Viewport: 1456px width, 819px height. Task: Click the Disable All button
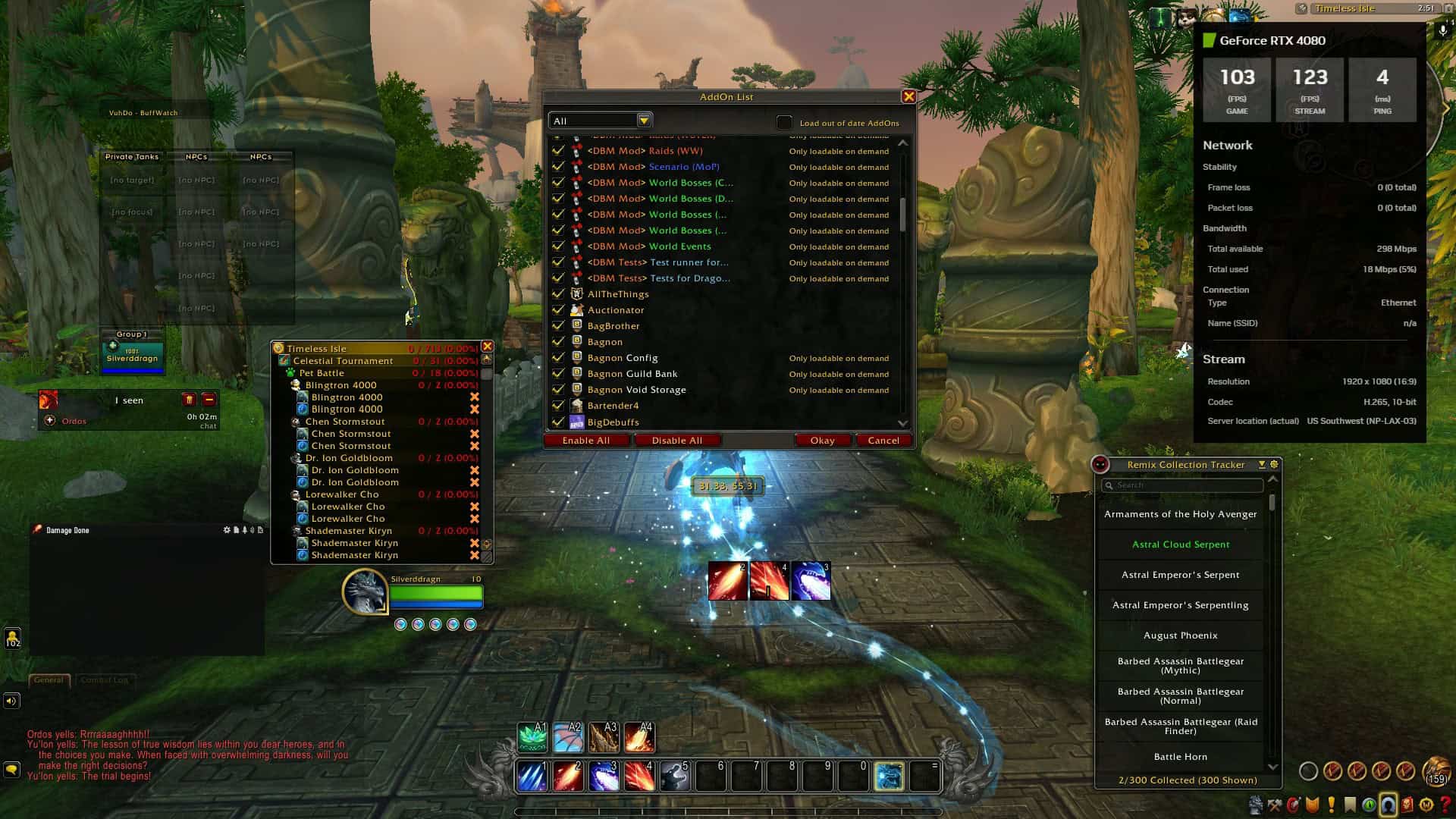coord(676,441)
